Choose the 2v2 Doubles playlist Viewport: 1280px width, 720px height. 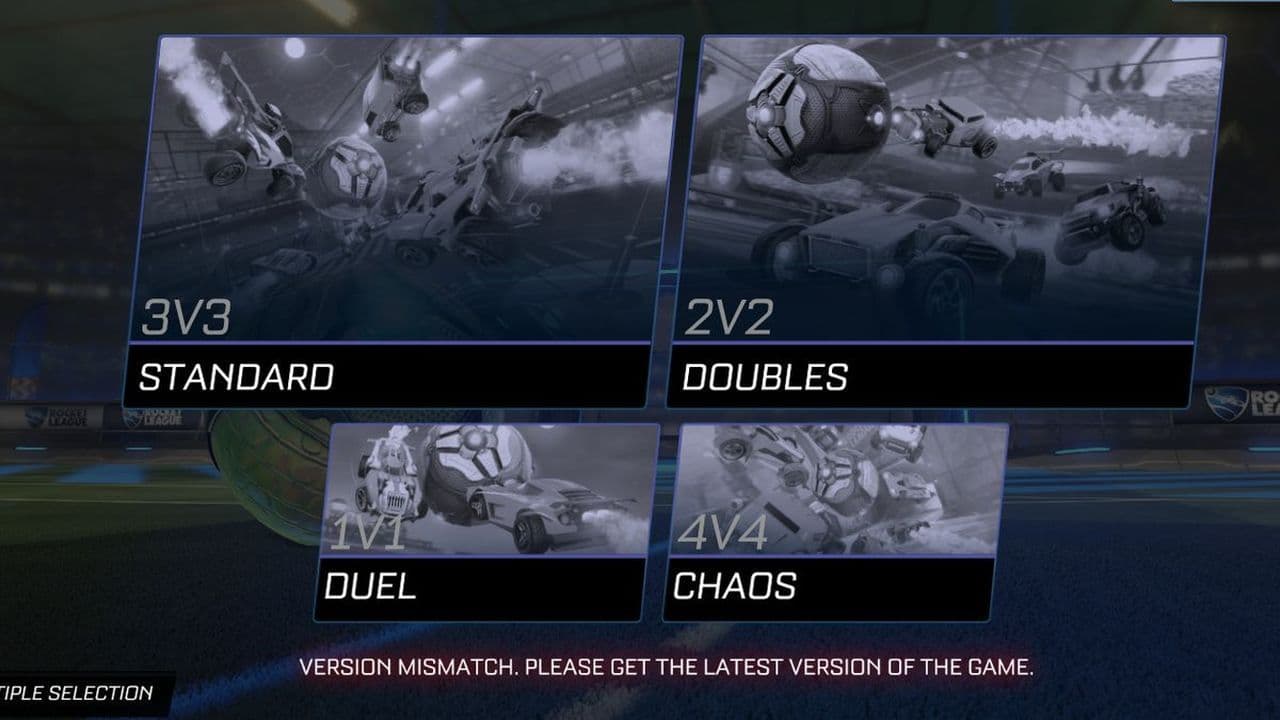(x=945, y=220)
